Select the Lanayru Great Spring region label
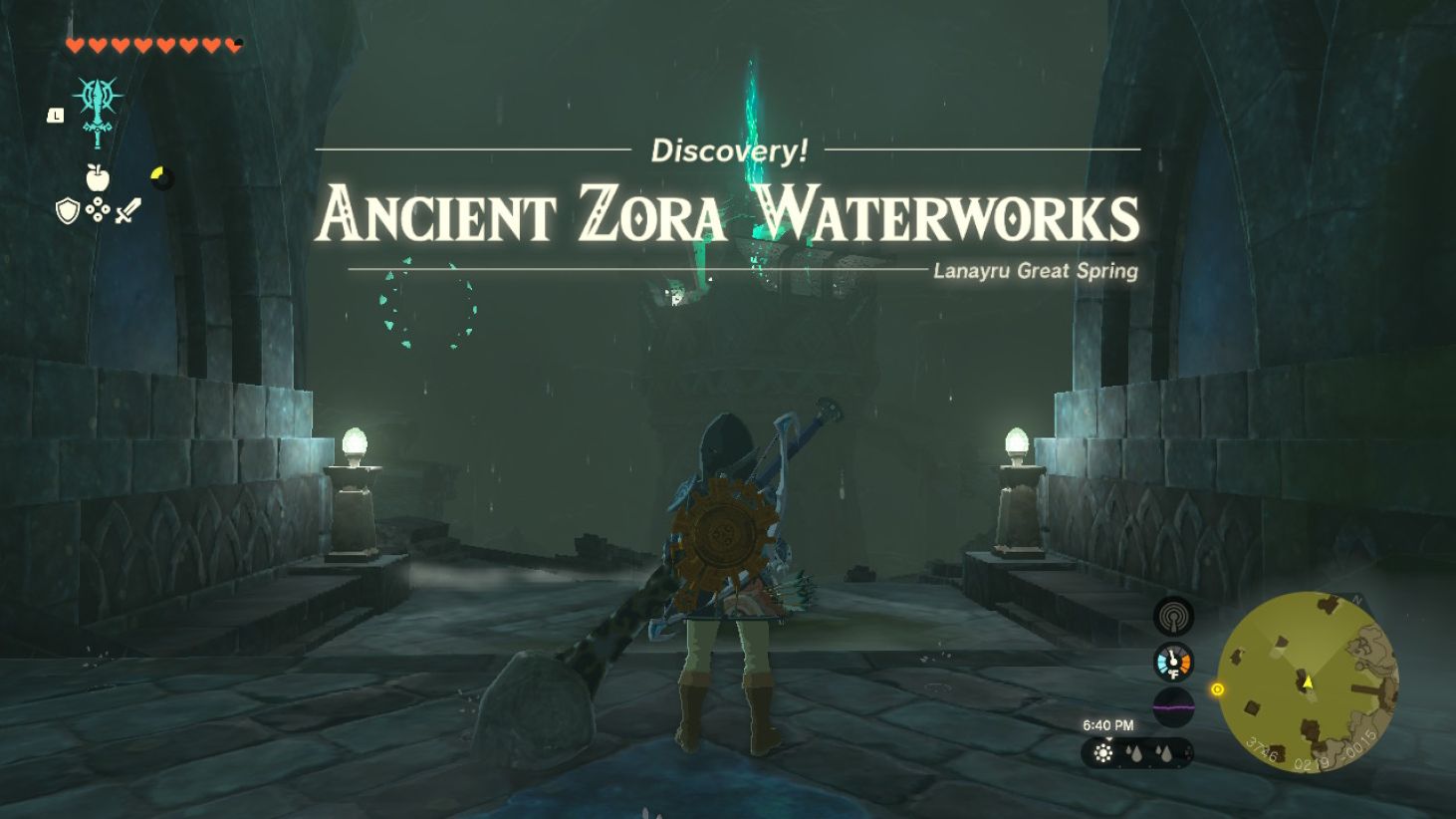Viewport: 1456px width, 819px height. pos(1038,269)
